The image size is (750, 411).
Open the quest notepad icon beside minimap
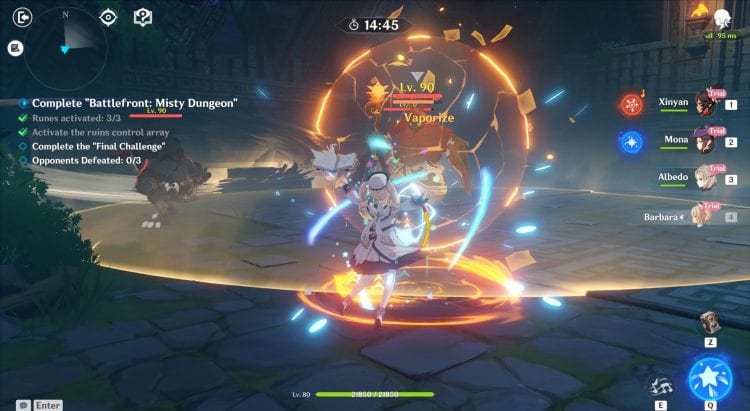(x=15, y=47)
